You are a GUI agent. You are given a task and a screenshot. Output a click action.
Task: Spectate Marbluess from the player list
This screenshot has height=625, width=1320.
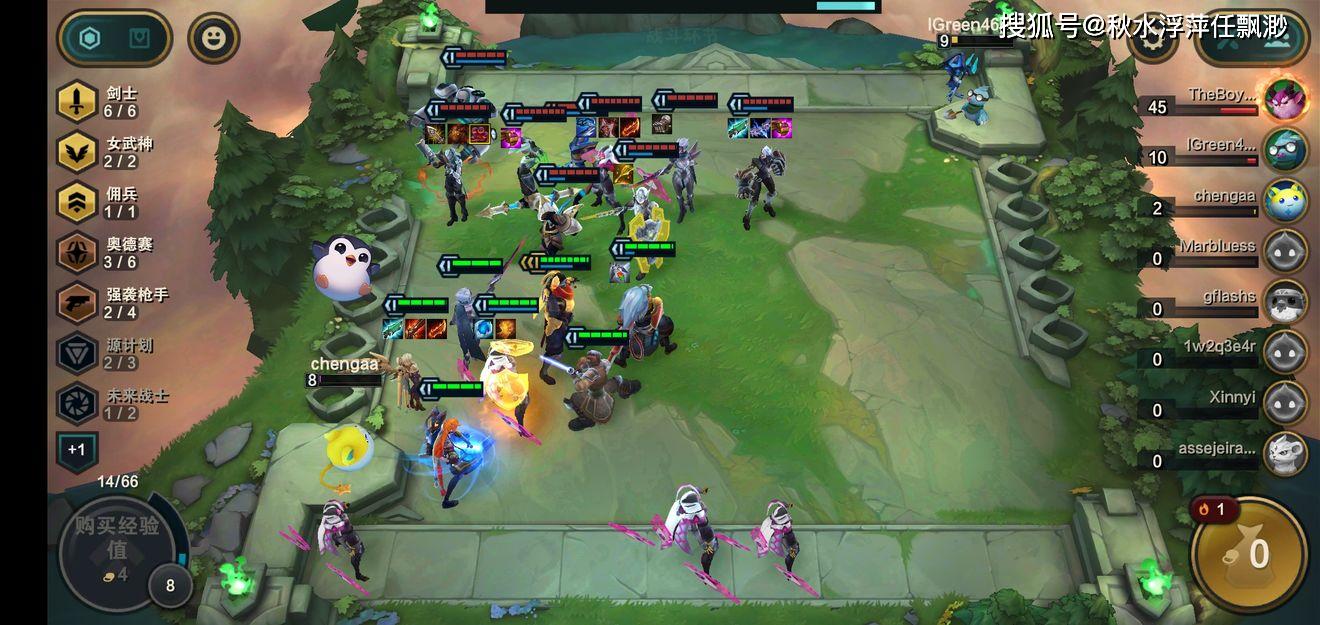pos(1285,250)
